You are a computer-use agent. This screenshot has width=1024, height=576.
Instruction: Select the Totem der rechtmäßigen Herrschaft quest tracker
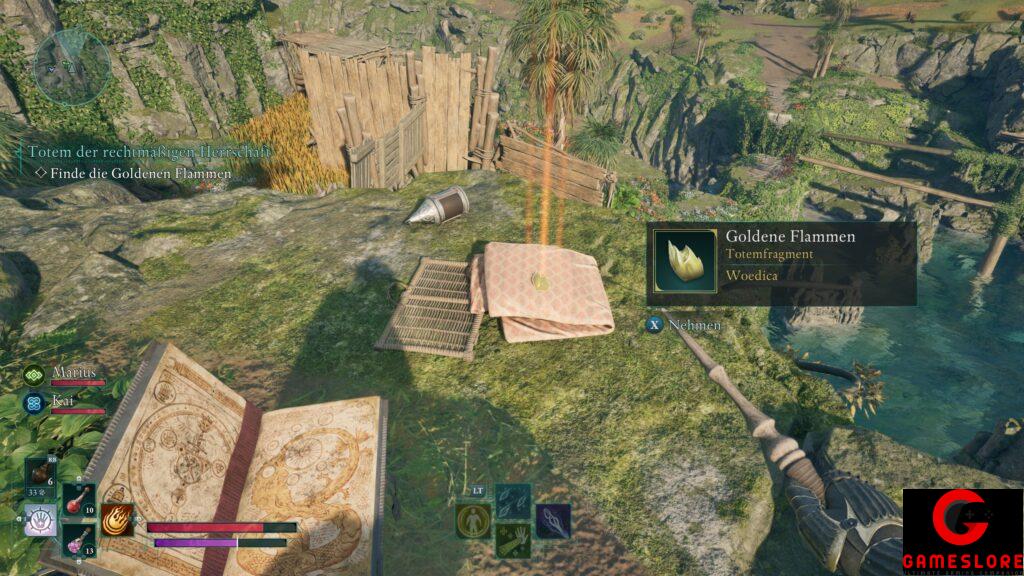click(149, 151)
